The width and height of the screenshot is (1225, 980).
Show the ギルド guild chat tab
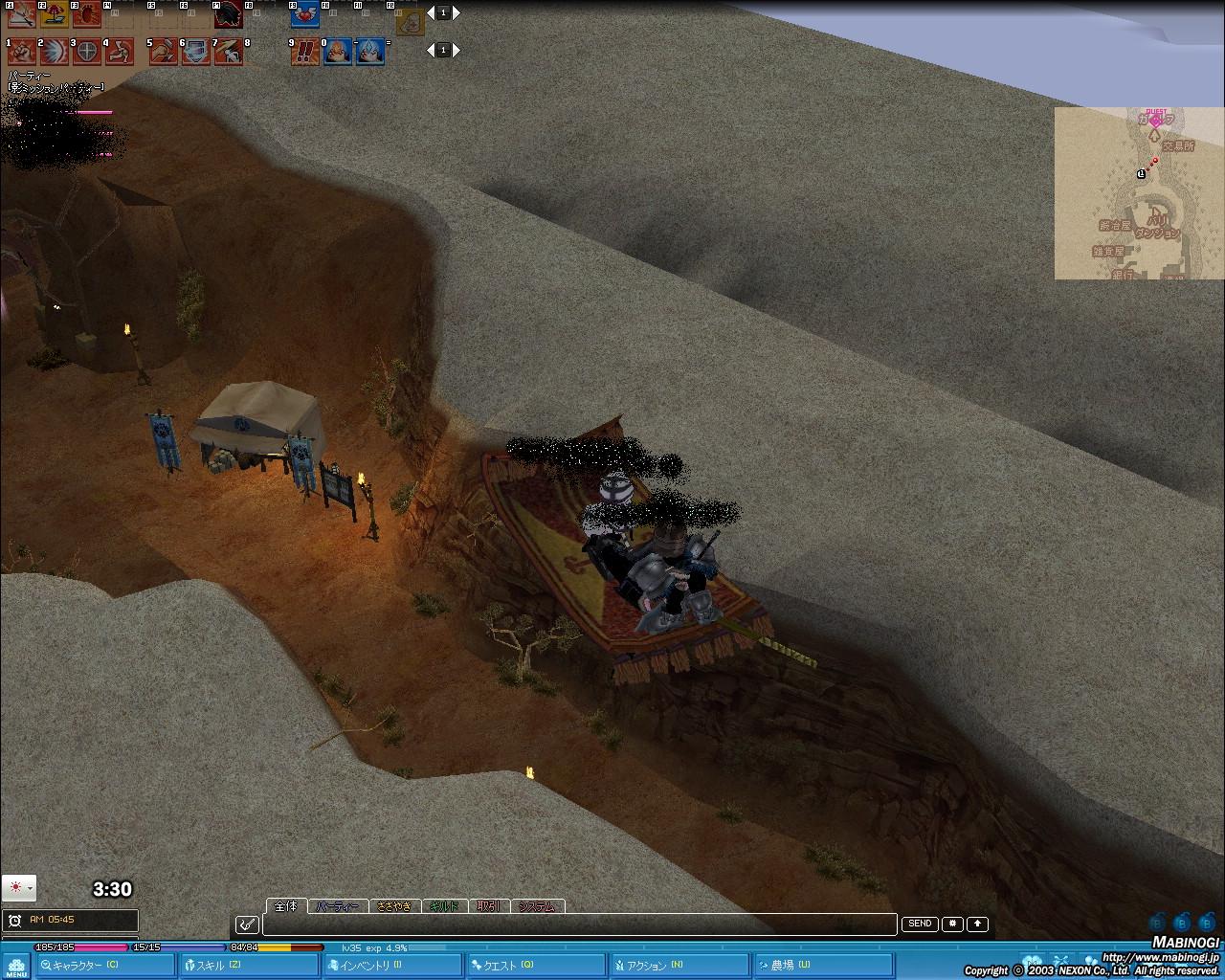443,906
